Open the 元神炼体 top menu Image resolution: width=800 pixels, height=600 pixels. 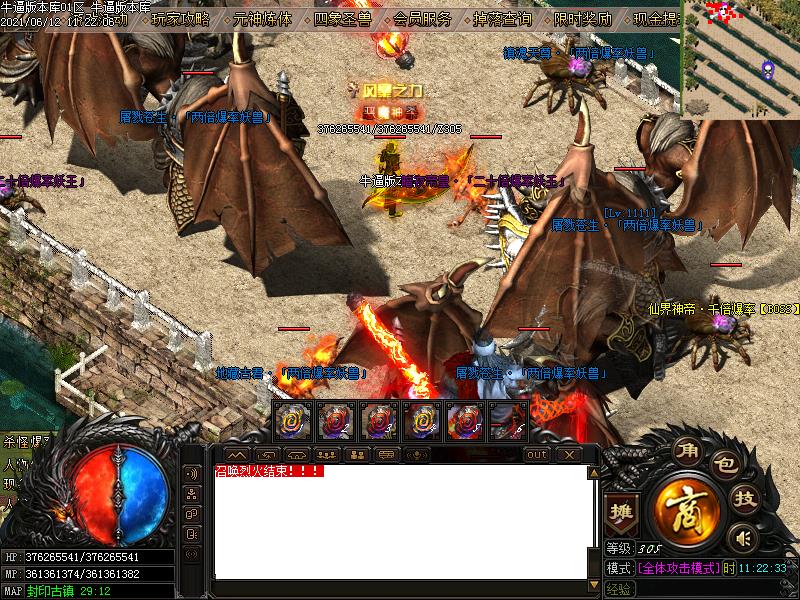(262, 18)
